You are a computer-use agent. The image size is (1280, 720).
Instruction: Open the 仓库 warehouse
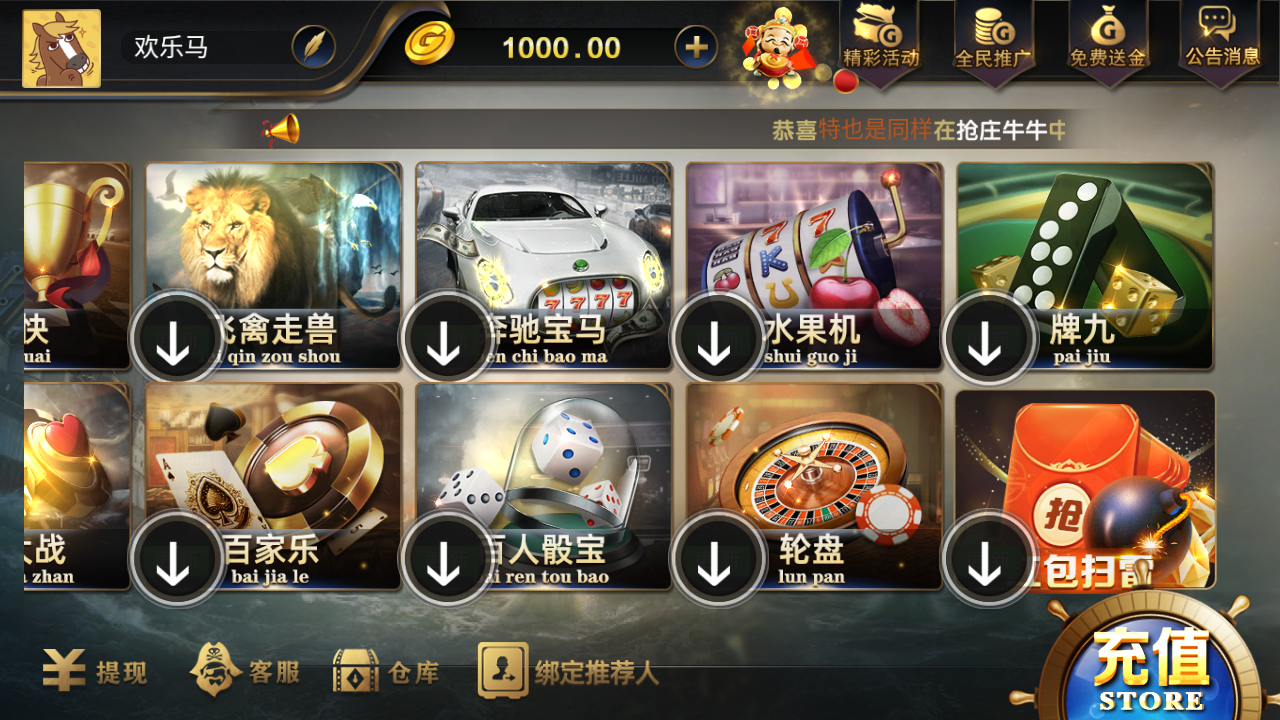pos(388,675)
